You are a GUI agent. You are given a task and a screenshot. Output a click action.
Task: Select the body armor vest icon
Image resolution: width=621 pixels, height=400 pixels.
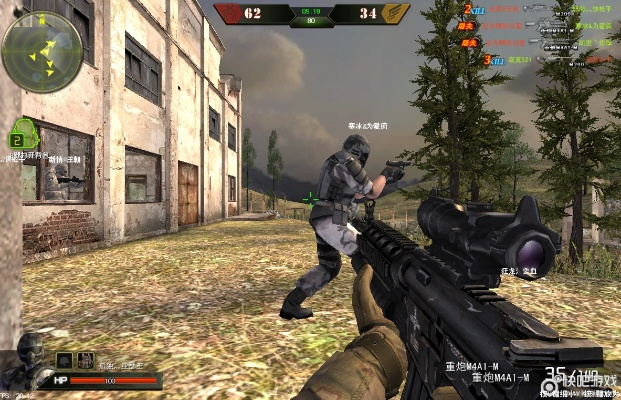pyautogui.click(x=86, y=360)
